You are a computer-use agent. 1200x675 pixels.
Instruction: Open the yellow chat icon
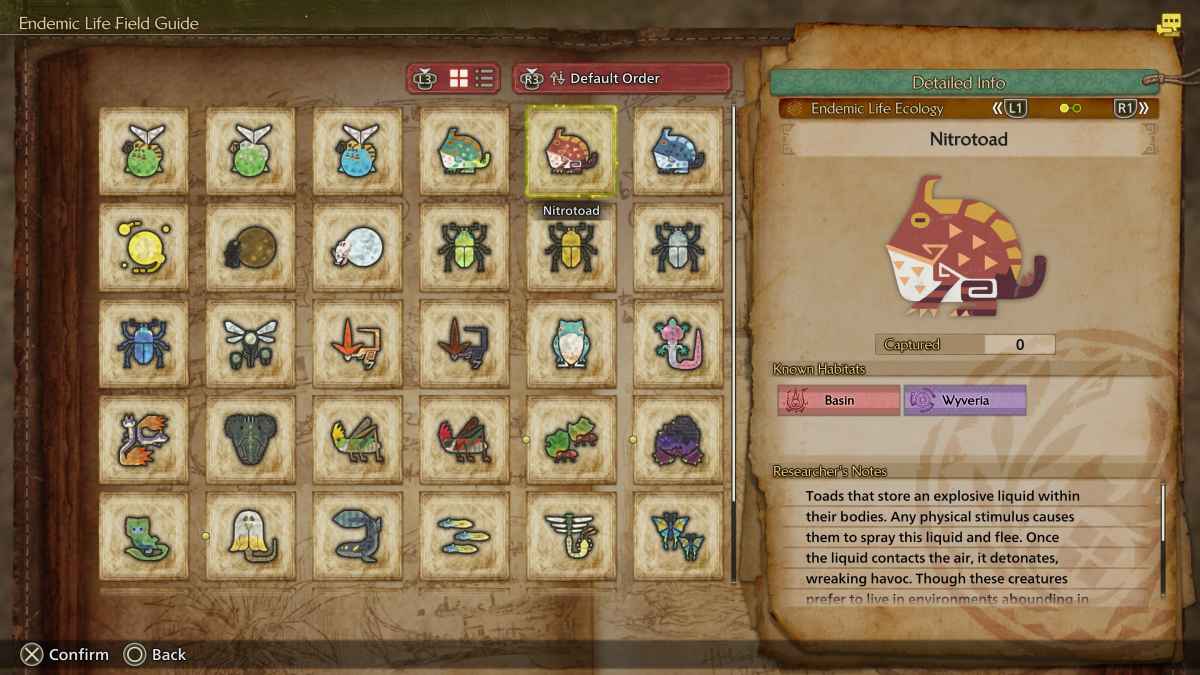pos(1168,25)
